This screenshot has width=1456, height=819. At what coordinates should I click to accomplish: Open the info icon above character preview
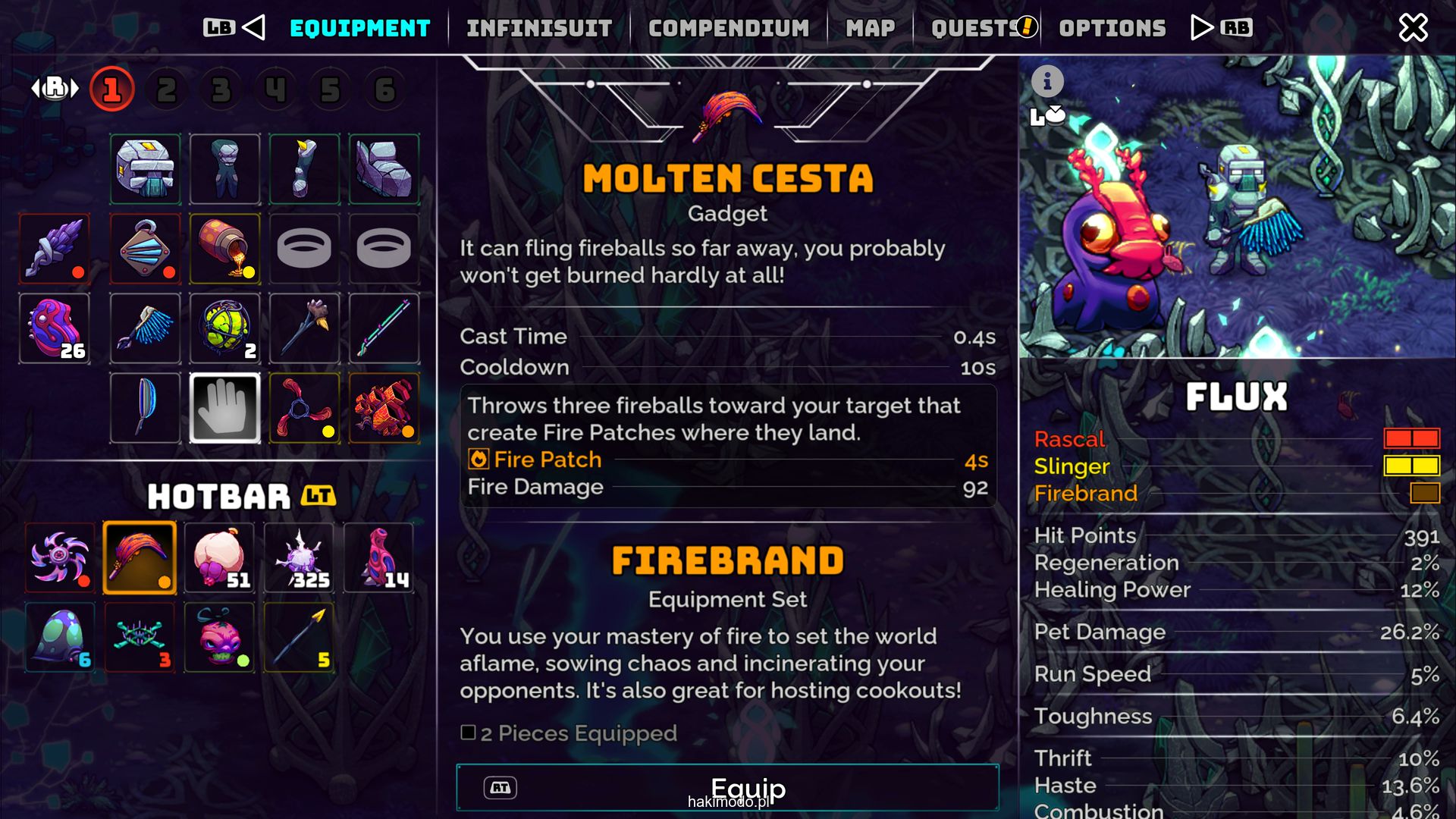pyautogui.click(x=1047, y=81)
